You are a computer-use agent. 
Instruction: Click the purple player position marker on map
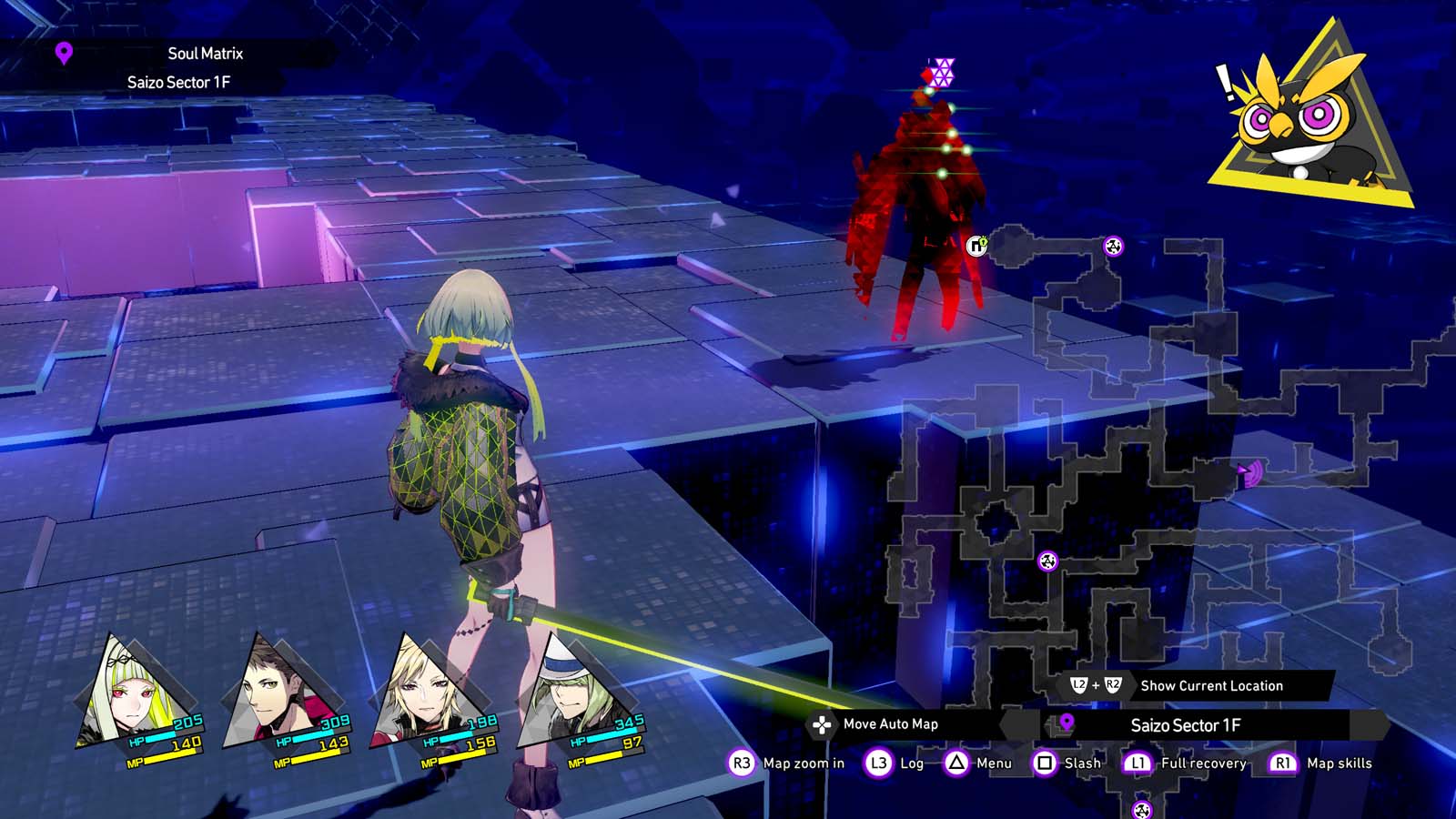pos(1249,473)
